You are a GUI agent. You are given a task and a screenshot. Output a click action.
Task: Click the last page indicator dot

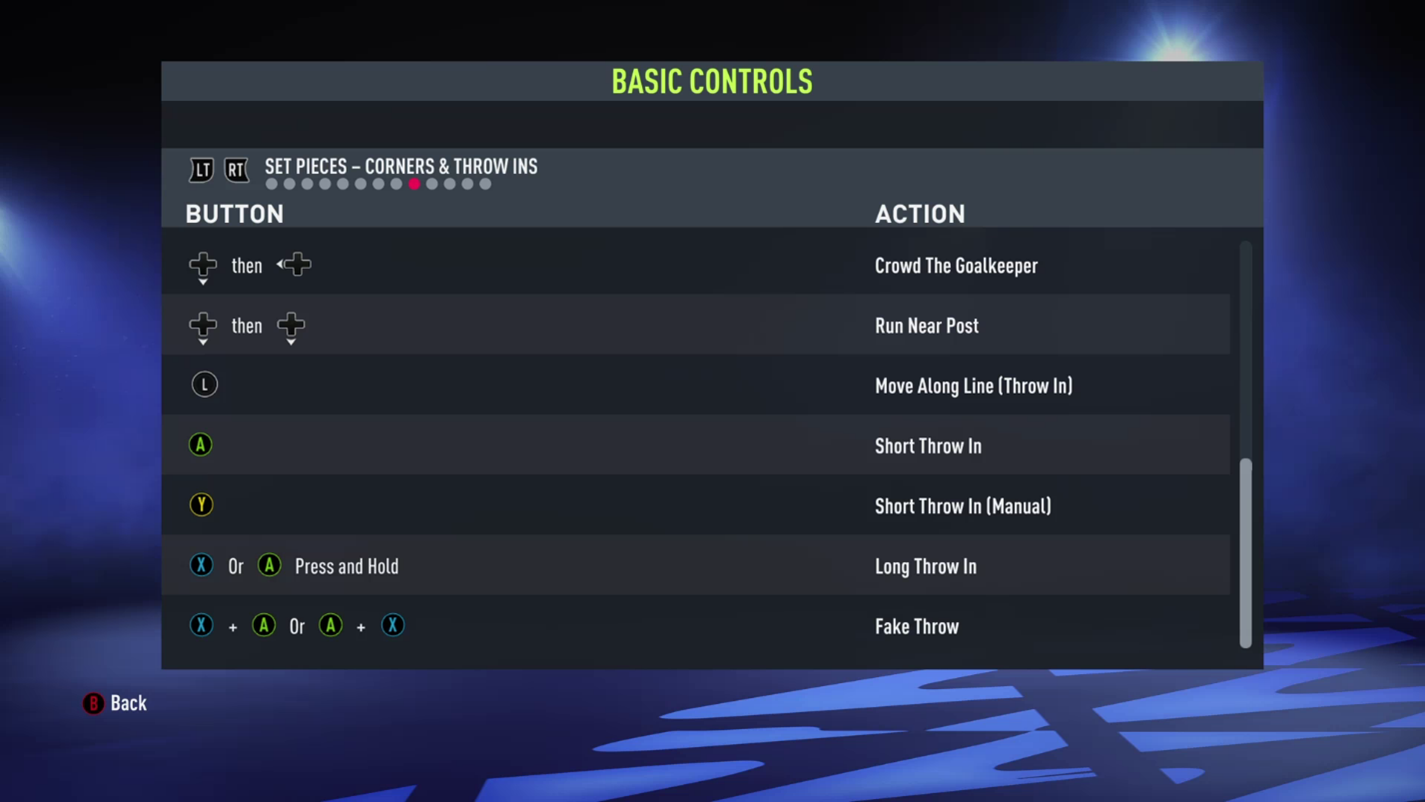point(485,184)
